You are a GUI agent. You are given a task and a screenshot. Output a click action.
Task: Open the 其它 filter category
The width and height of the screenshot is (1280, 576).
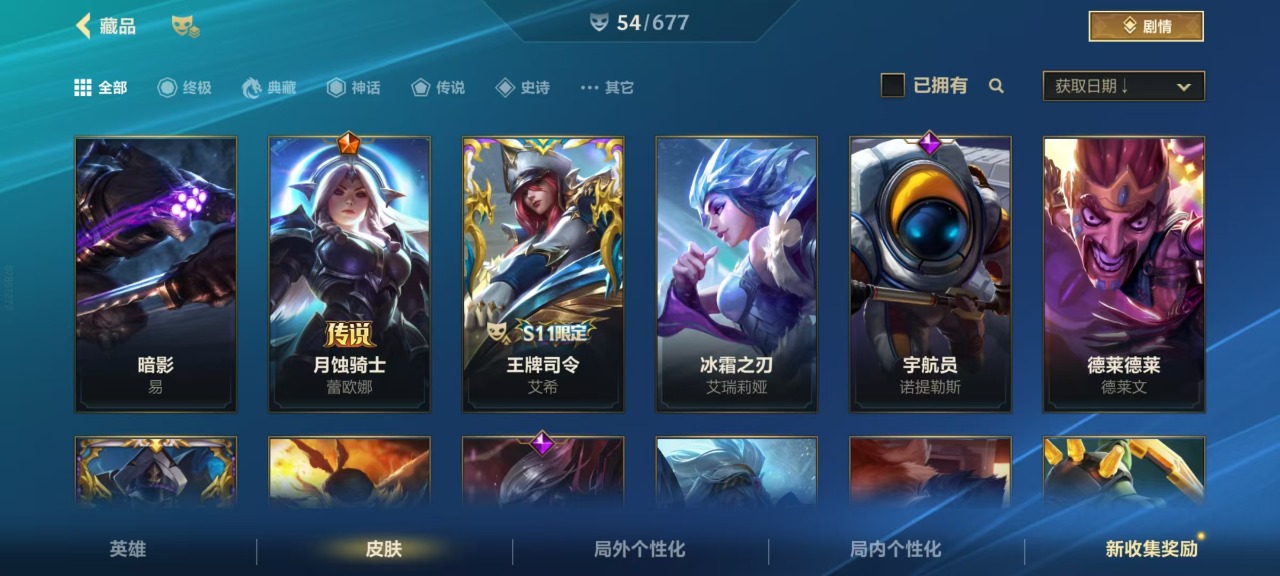pos(607,88)
